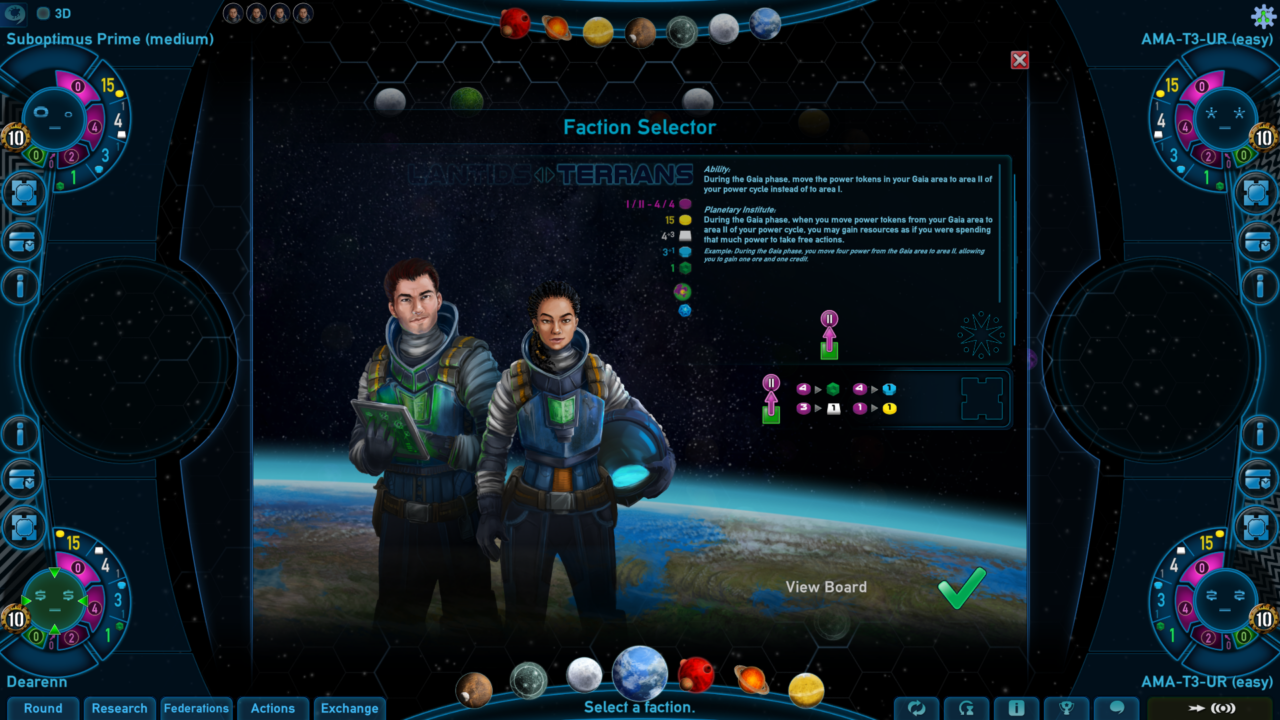Open the Research tab
Viewport: 1280px width, 720px height.
click(x=119, y=708)
